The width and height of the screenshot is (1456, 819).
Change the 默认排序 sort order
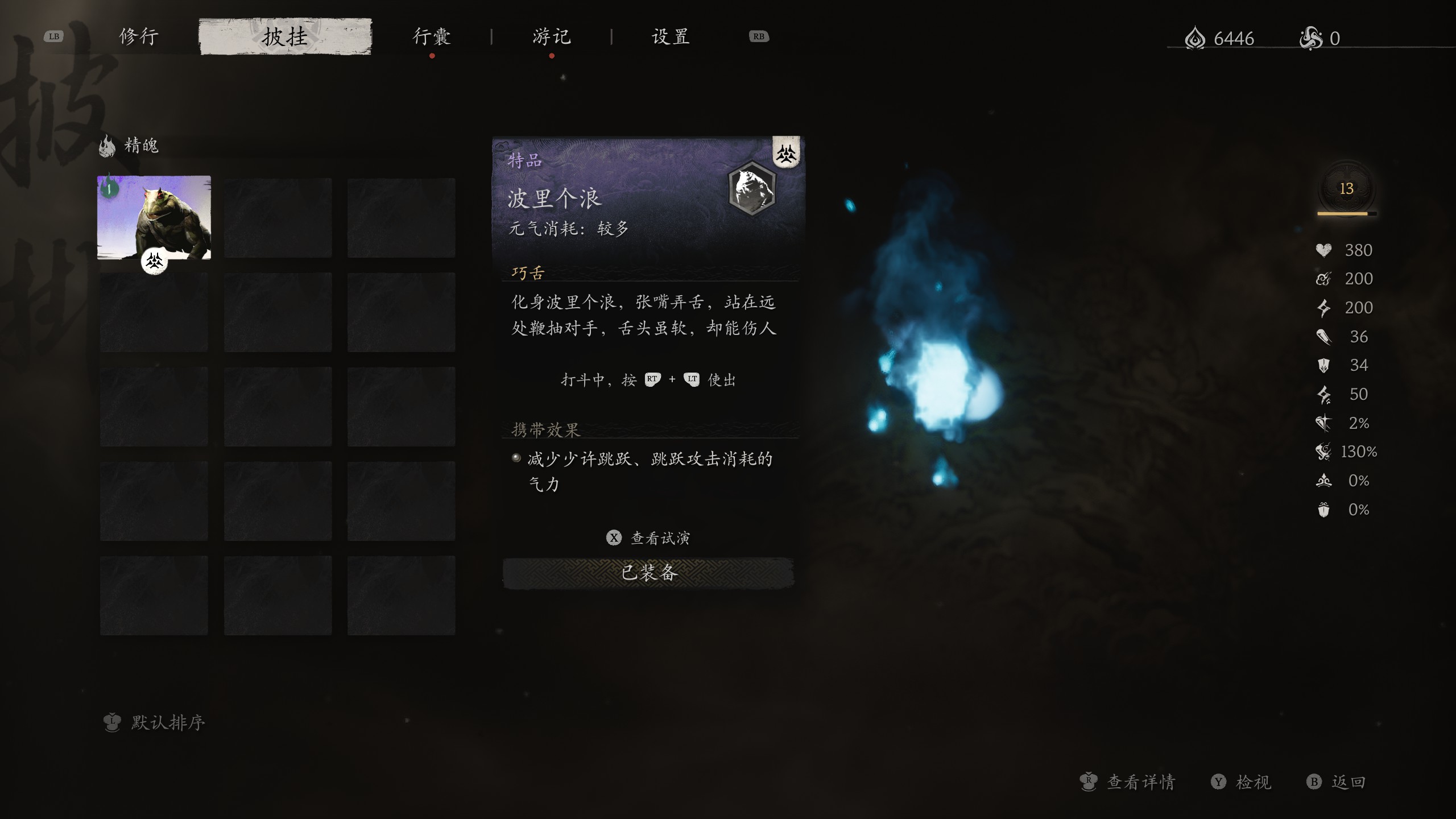click(x=155, y=722)
